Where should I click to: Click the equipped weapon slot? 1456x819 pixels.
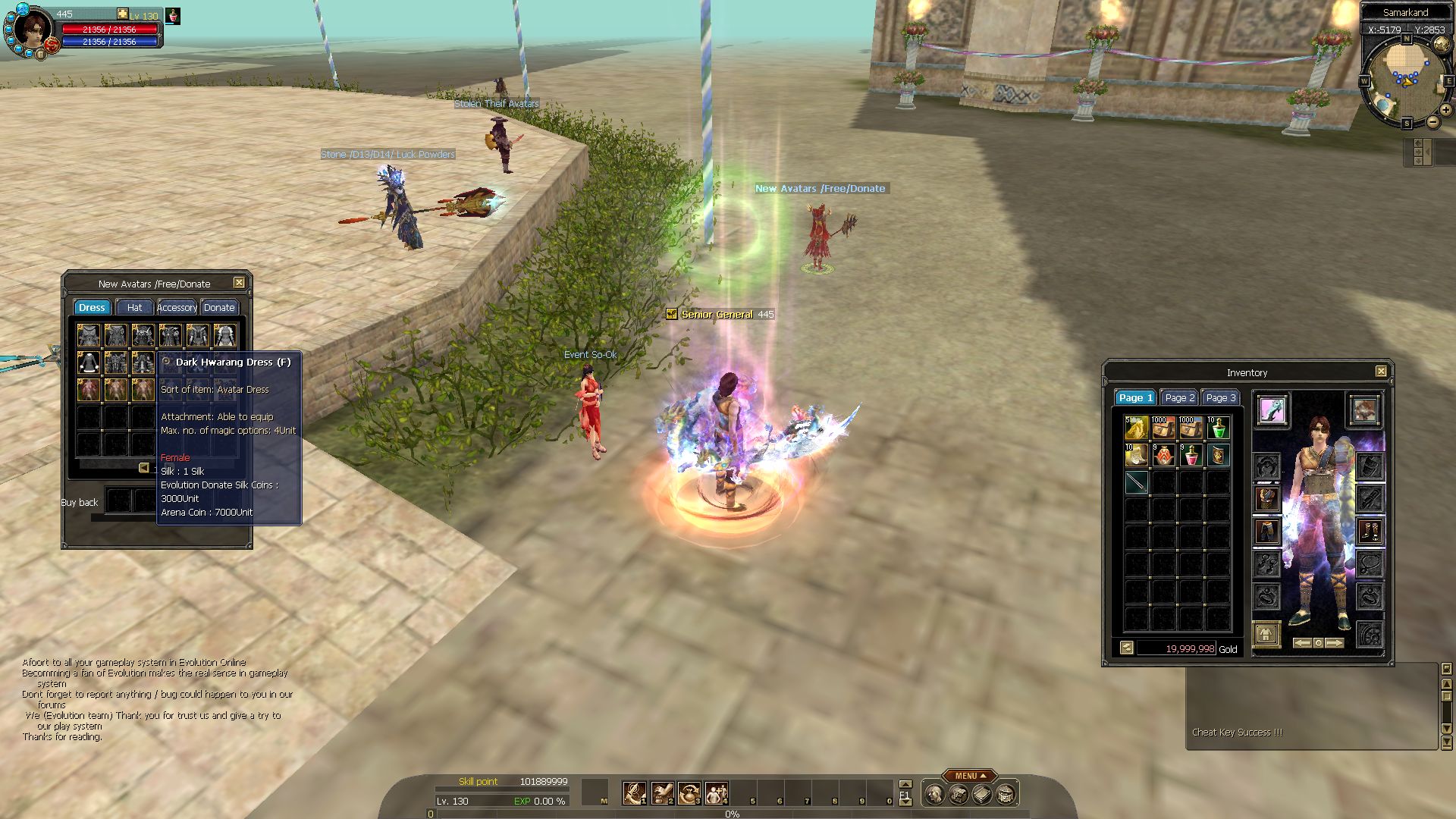(x=1272, y=410)
